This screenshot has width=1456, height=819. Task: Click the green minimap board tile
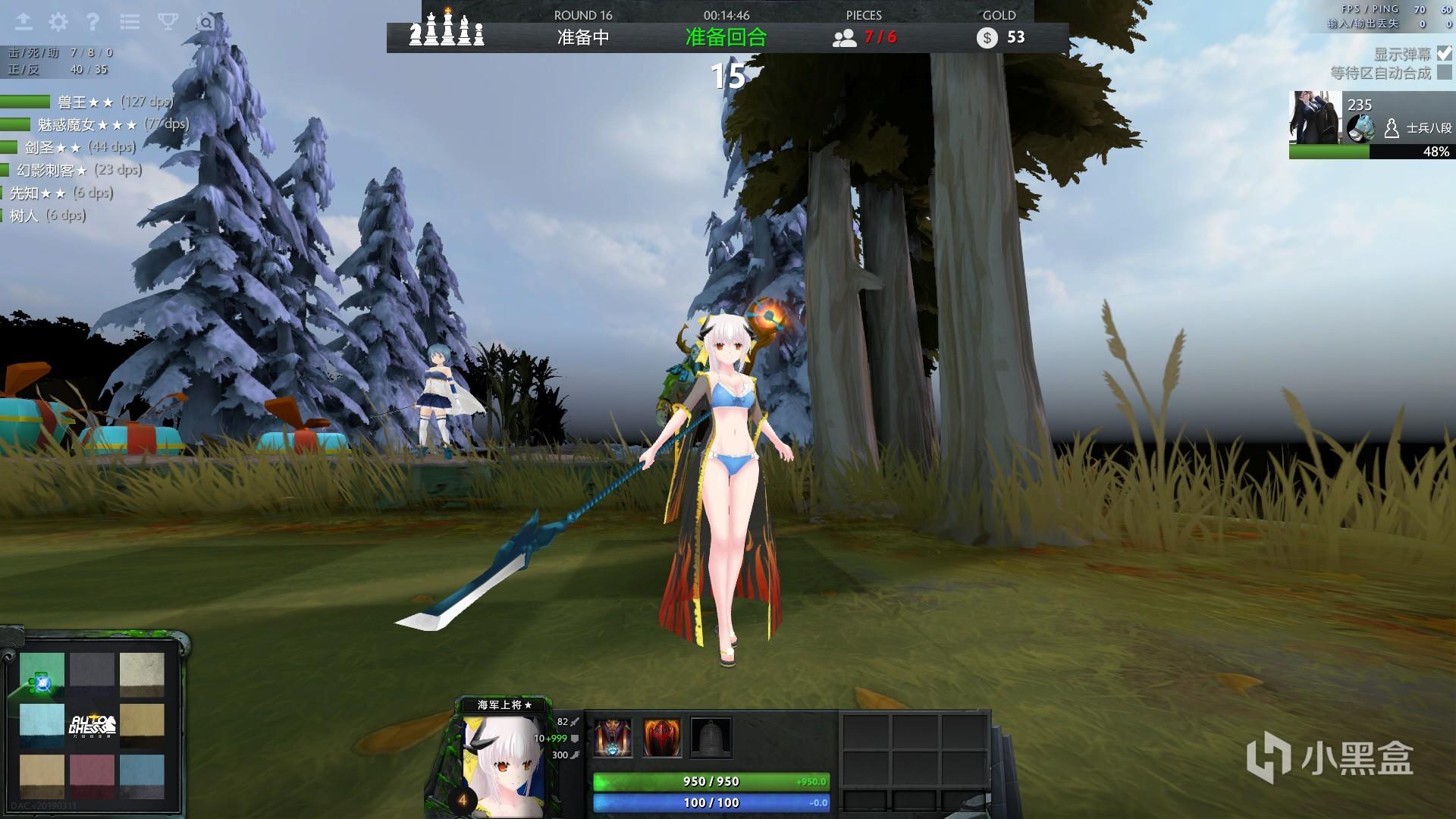click(x=42, y=673)
